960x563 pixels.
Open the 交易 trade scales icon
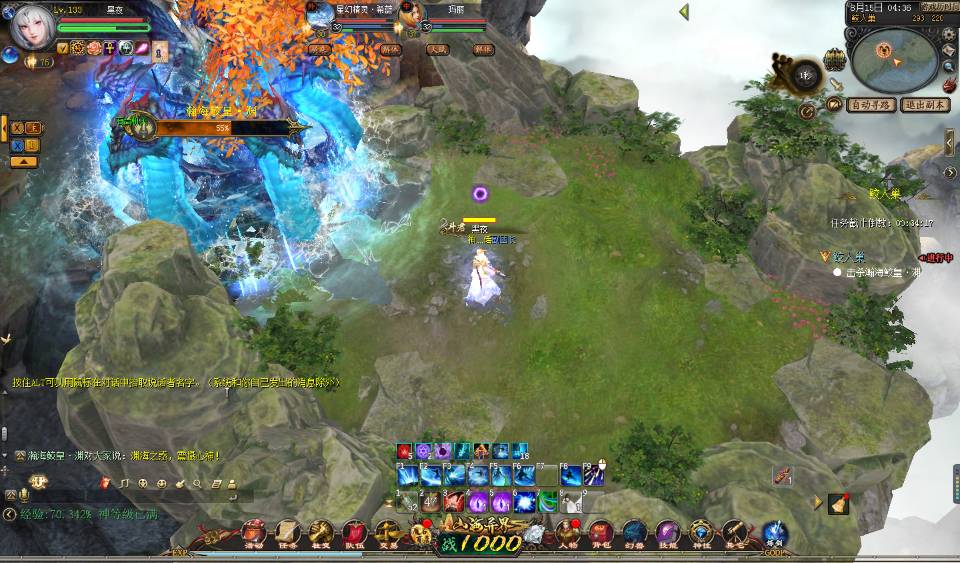coord(387,532)
